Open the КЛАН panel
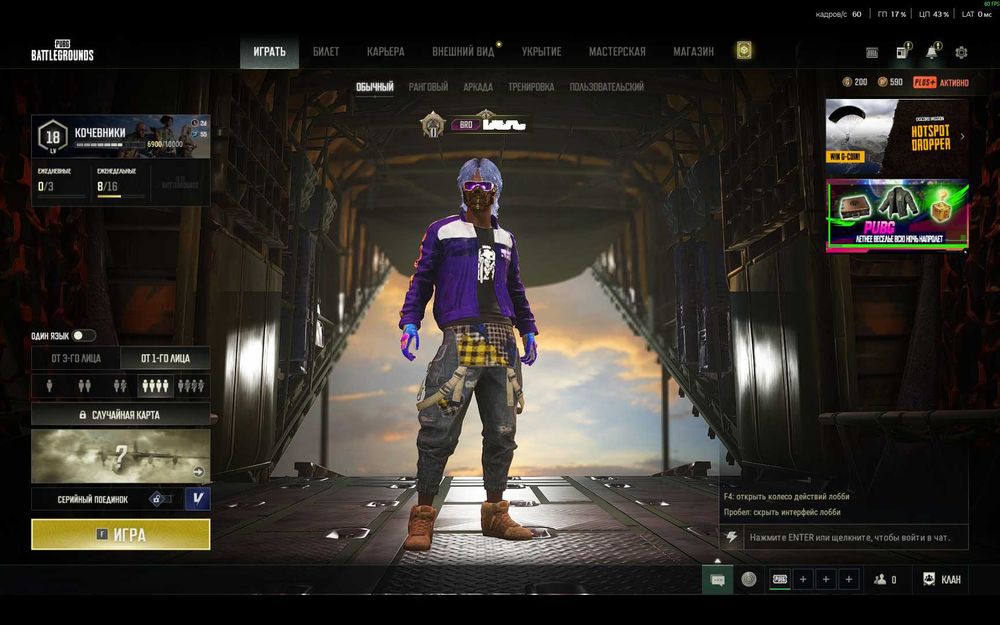Viewport: 1000px width, 625px height. [942, 579]
